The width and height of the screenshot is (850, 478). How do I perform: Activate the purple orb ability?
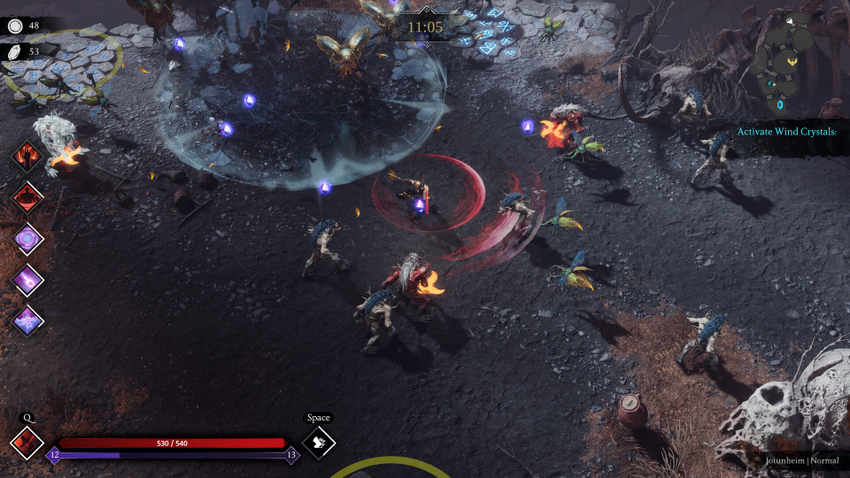(27, 239)
